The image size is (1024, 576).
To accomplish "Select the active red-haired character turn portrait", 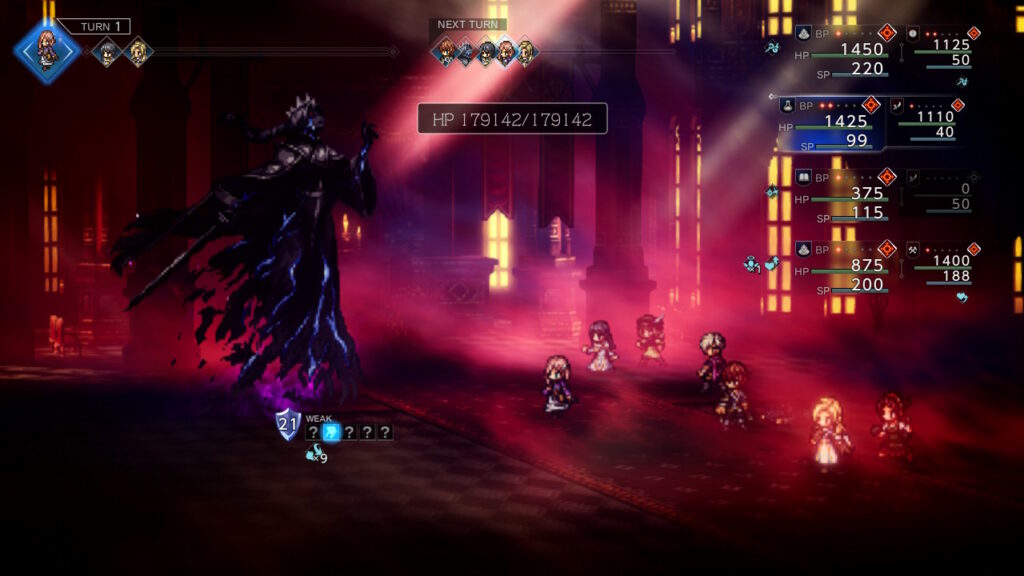I will (x=47, y=51).
